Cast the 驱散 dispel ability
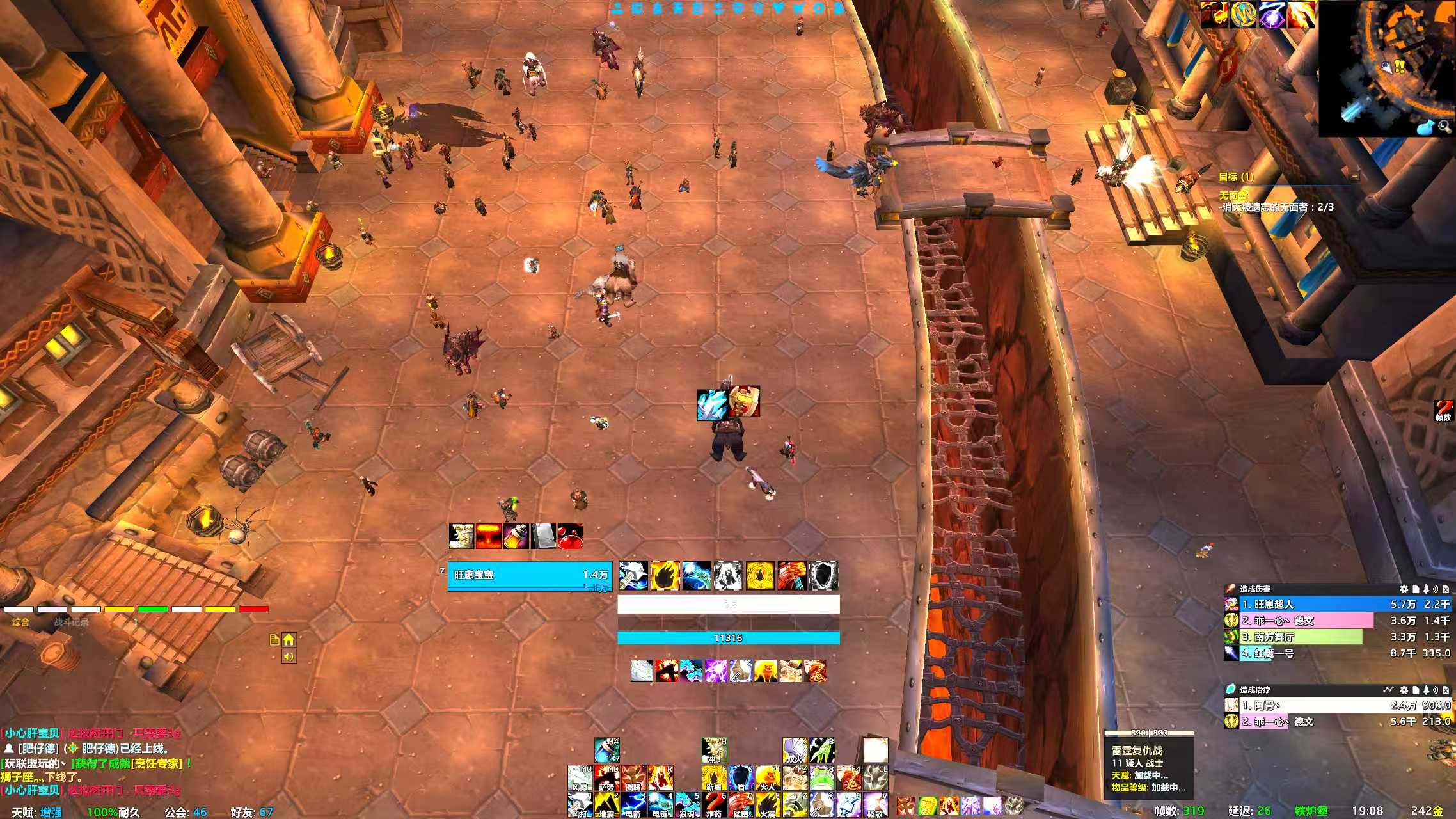 pos(874,804)
